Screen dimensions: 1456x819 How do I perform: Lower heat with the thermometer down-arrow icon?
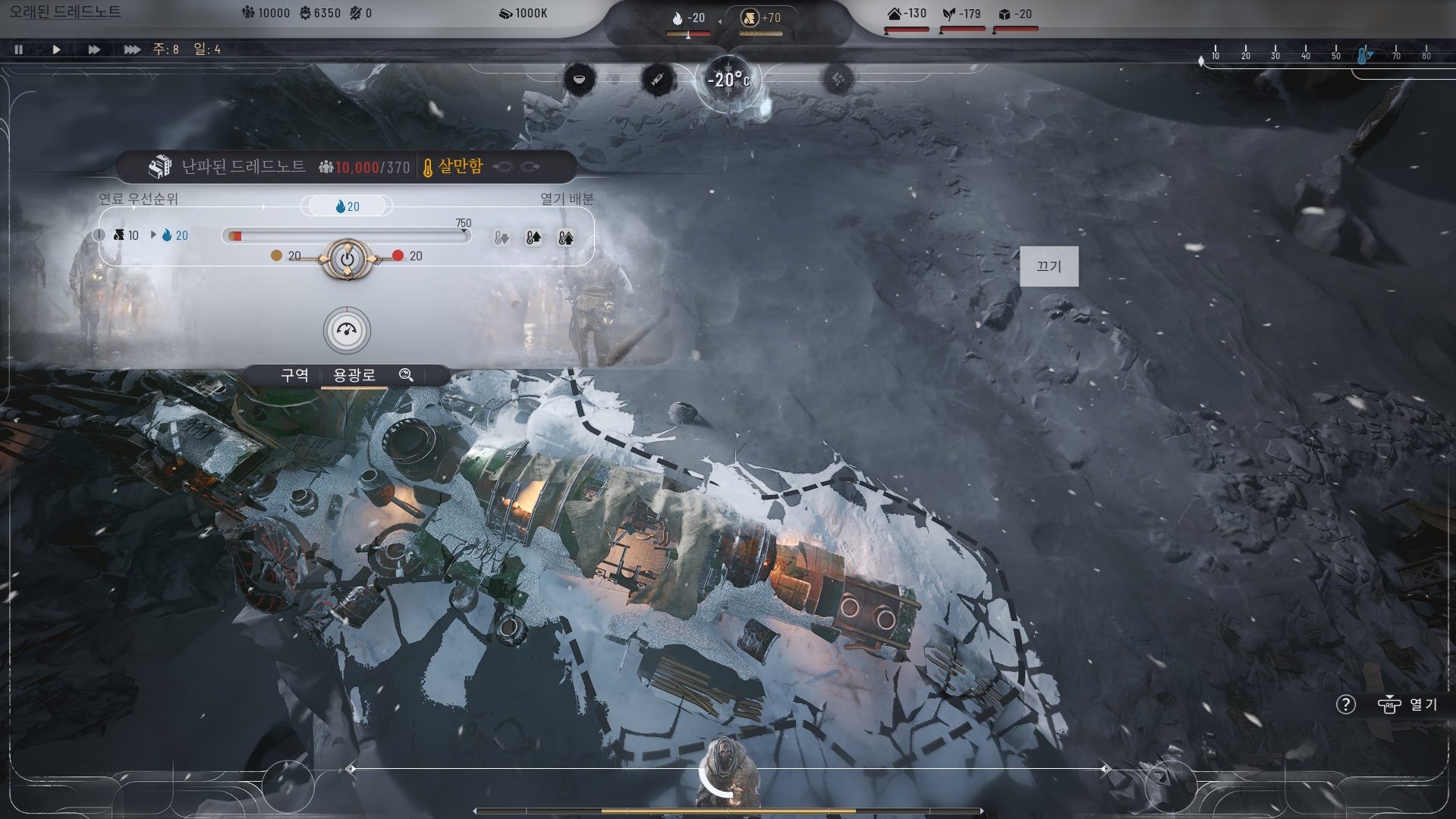[502, 238]
